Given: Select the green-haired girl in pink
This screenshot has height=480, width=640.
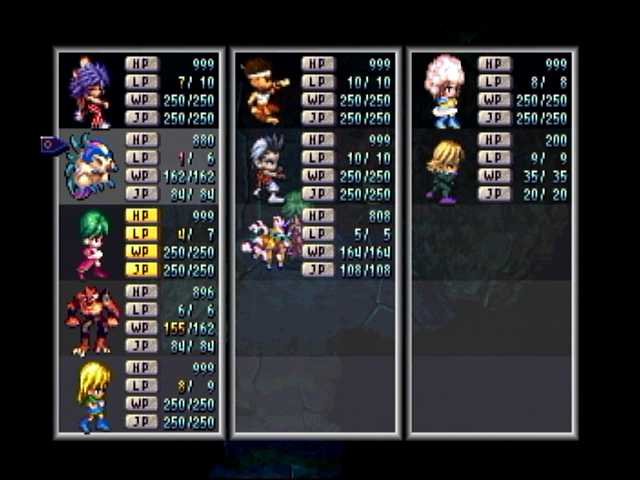Looking at the screenshot, I should click(92, 243).
